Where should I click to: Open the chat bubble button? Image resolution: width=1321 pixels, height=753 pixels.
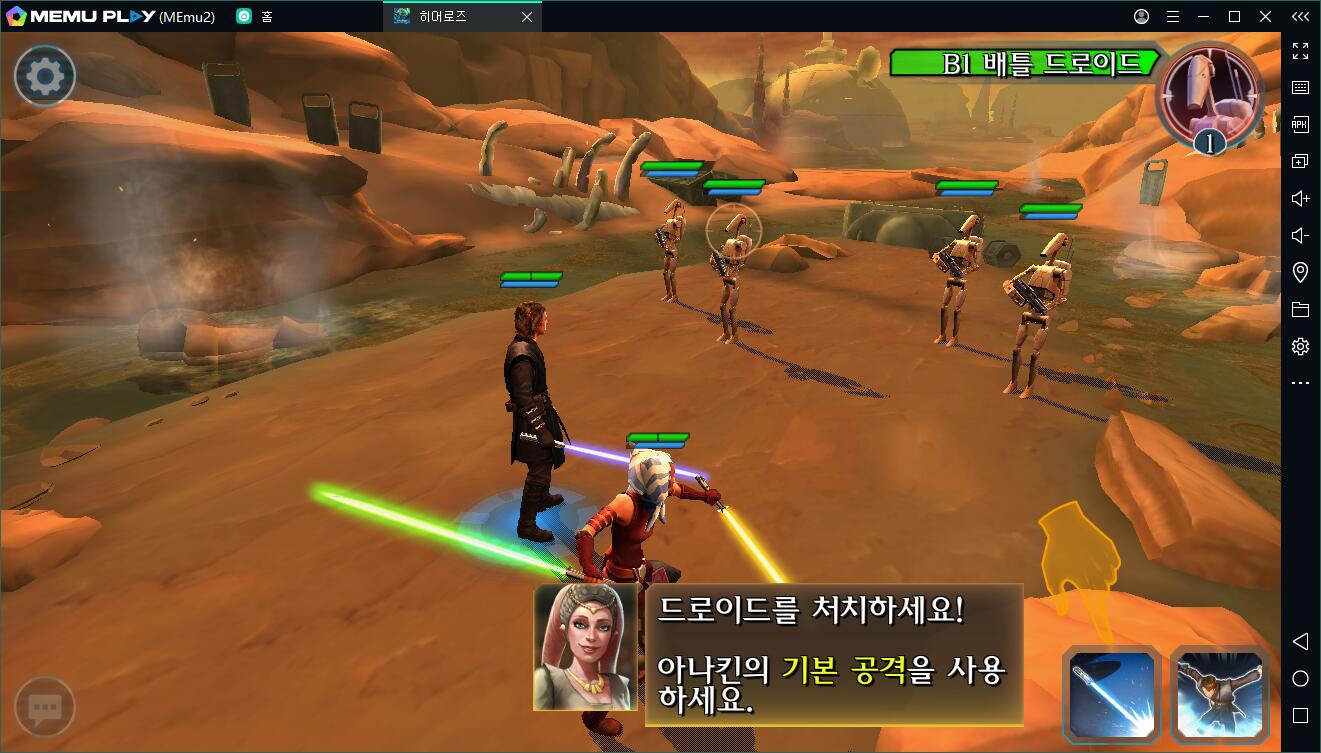pos(45,708)
